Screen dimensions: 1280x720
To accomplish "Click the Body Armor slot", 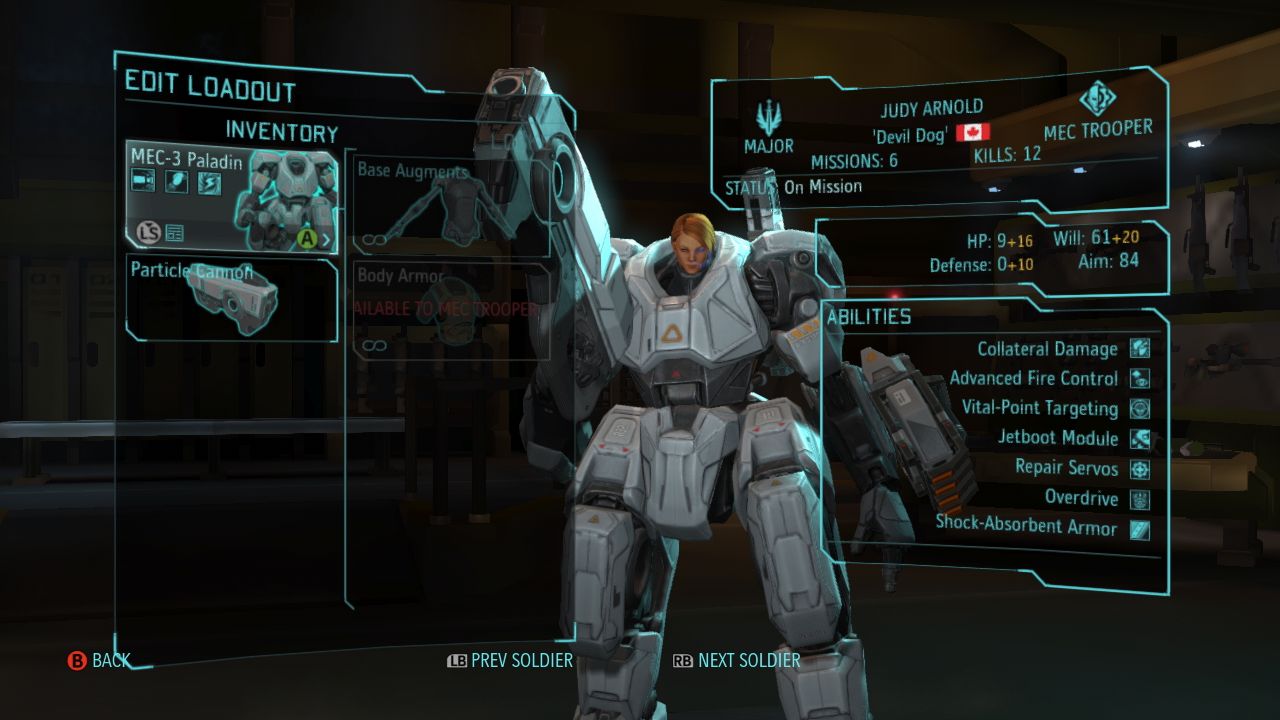I will (452, 311).
